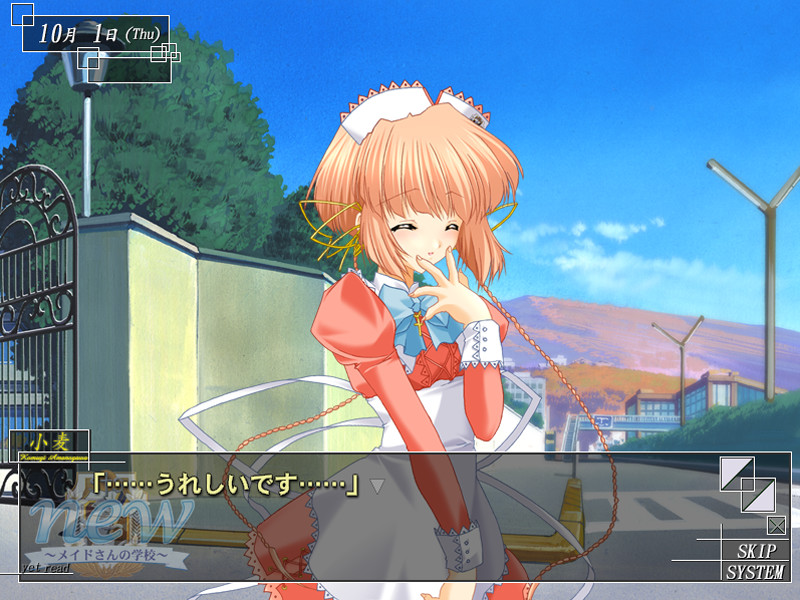Click the lower diagonal-split square icon
Image resolution: width=800 pixels, height=600 pixels.
(x=759, y=495)
